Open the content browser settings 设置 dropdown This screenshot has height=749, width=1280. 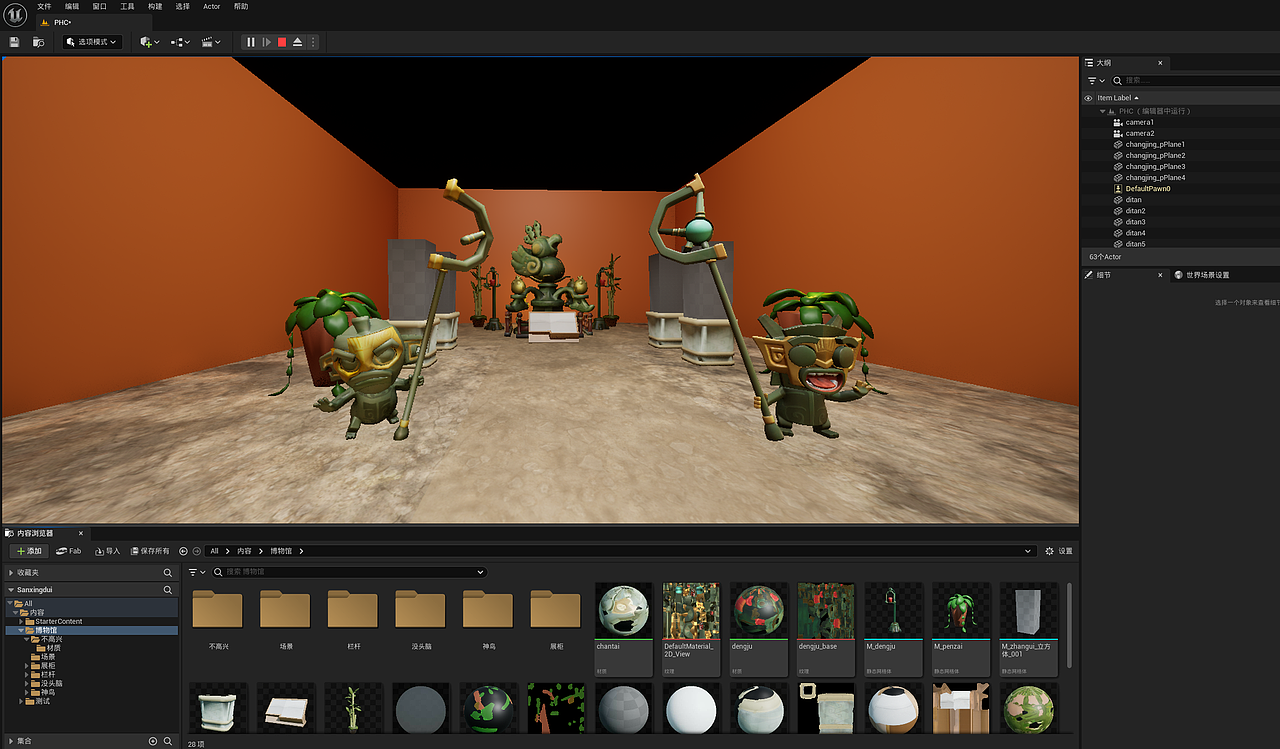[1058, 550]
